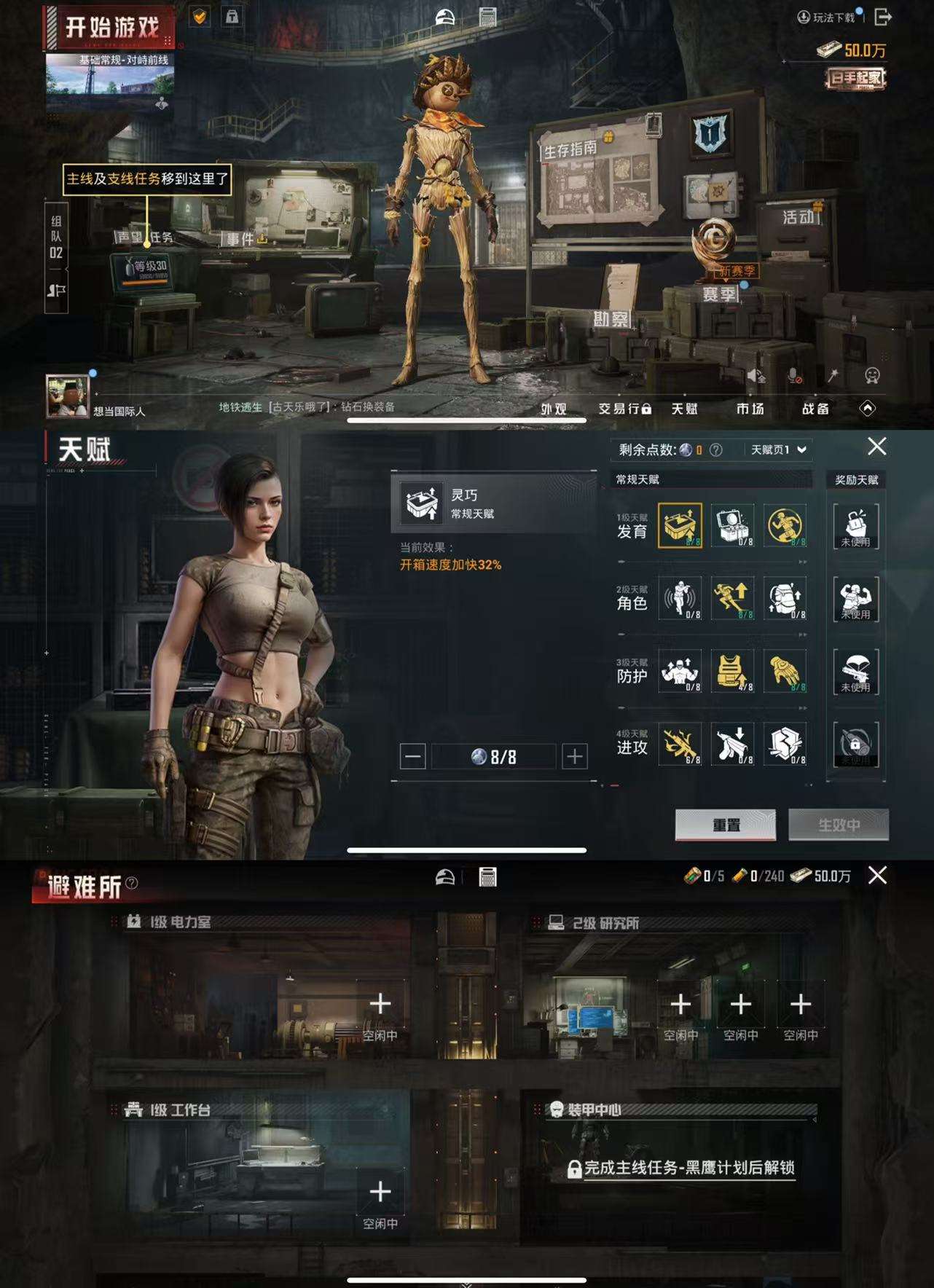This screenshot has width=934, height=1288.
Task: Open the 天赋页1 dropdown
Action: [x=776, y=449]
